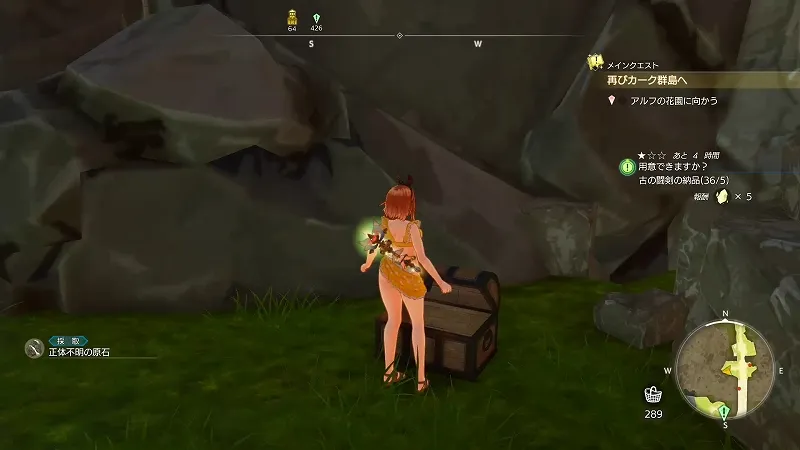Screen dimensions: 800x450
Task: Open the 古の闘剣の納品 side request
Action: pyautogui.click(x=694, y=180)
